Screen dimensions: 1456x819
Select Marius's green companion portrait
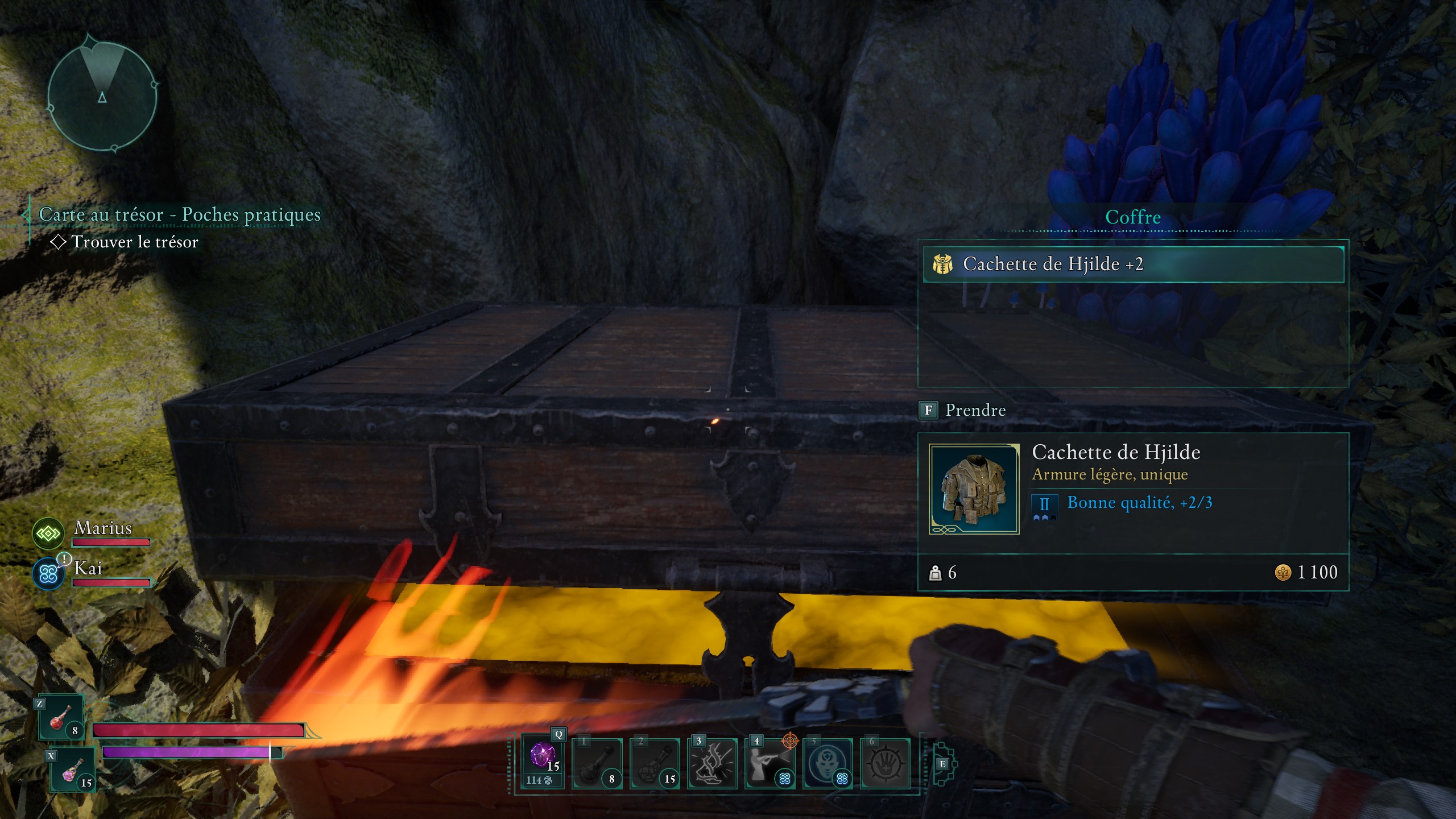click(x=48, y=533)
